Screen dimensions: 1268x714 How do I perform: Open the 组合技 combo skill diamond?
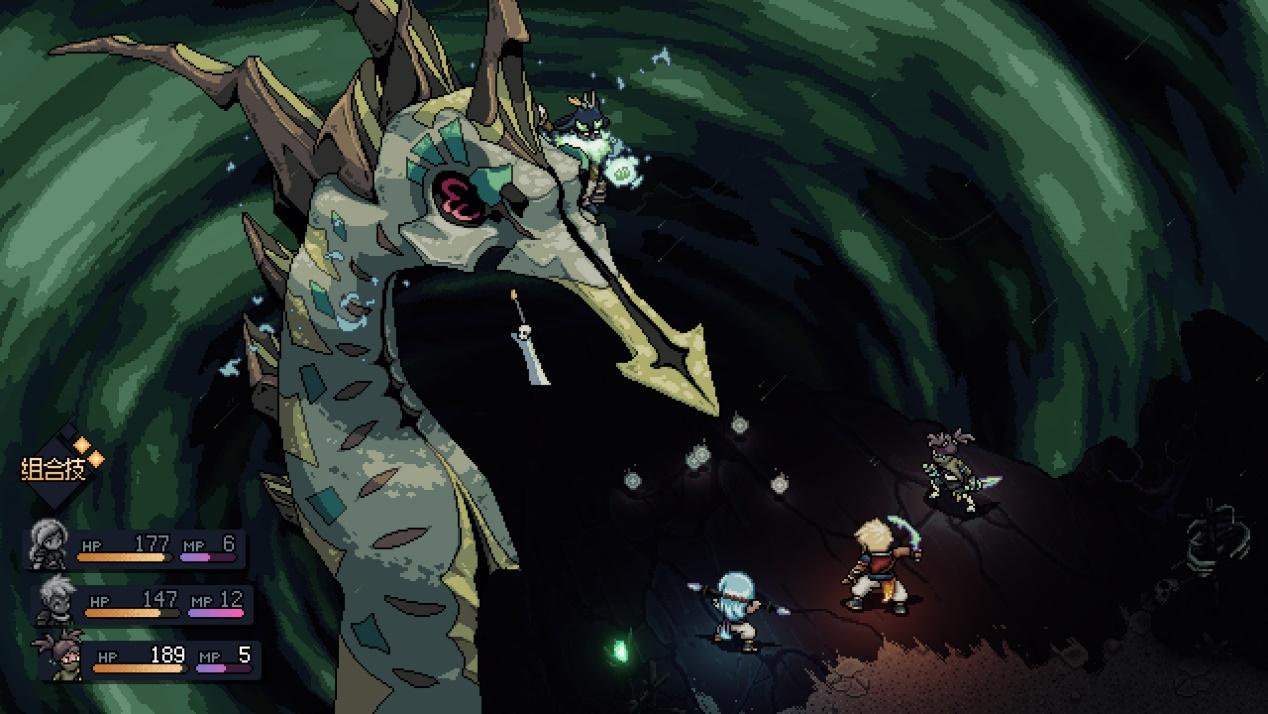[x=62, y=466]
